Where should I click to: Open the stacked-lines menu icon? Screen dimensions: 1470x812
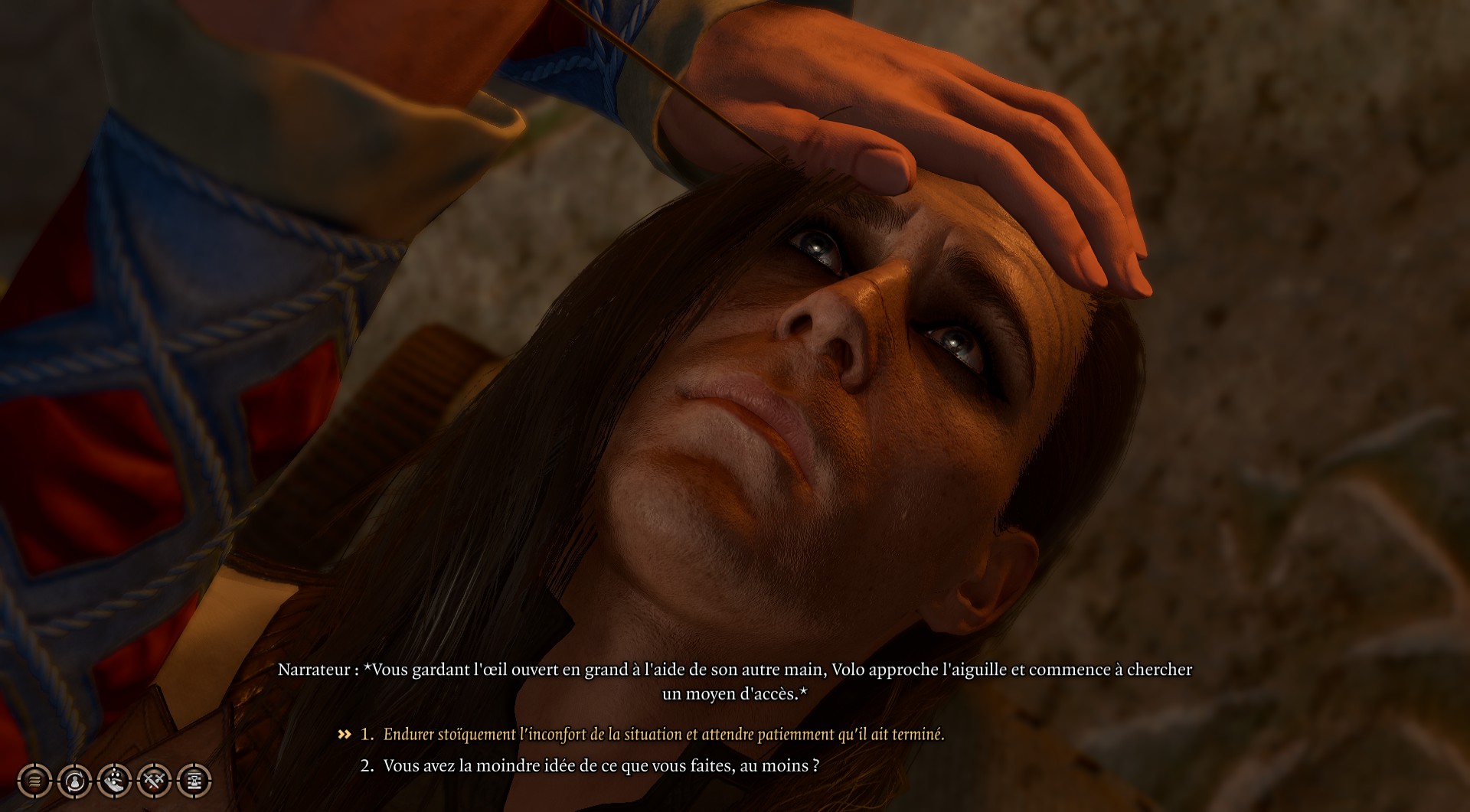[x=34, y=781]
